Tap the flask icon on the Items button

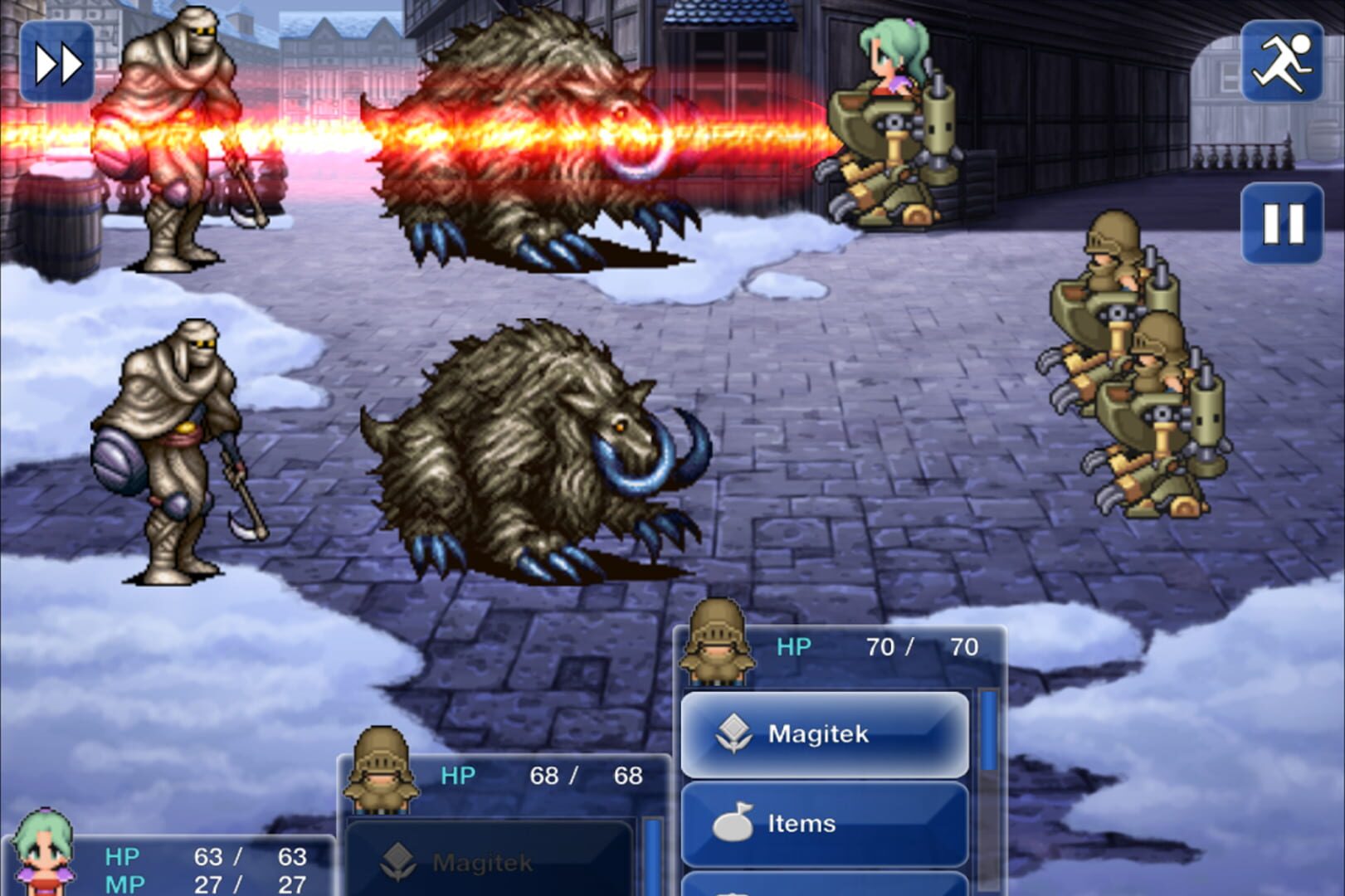point(733,823)
